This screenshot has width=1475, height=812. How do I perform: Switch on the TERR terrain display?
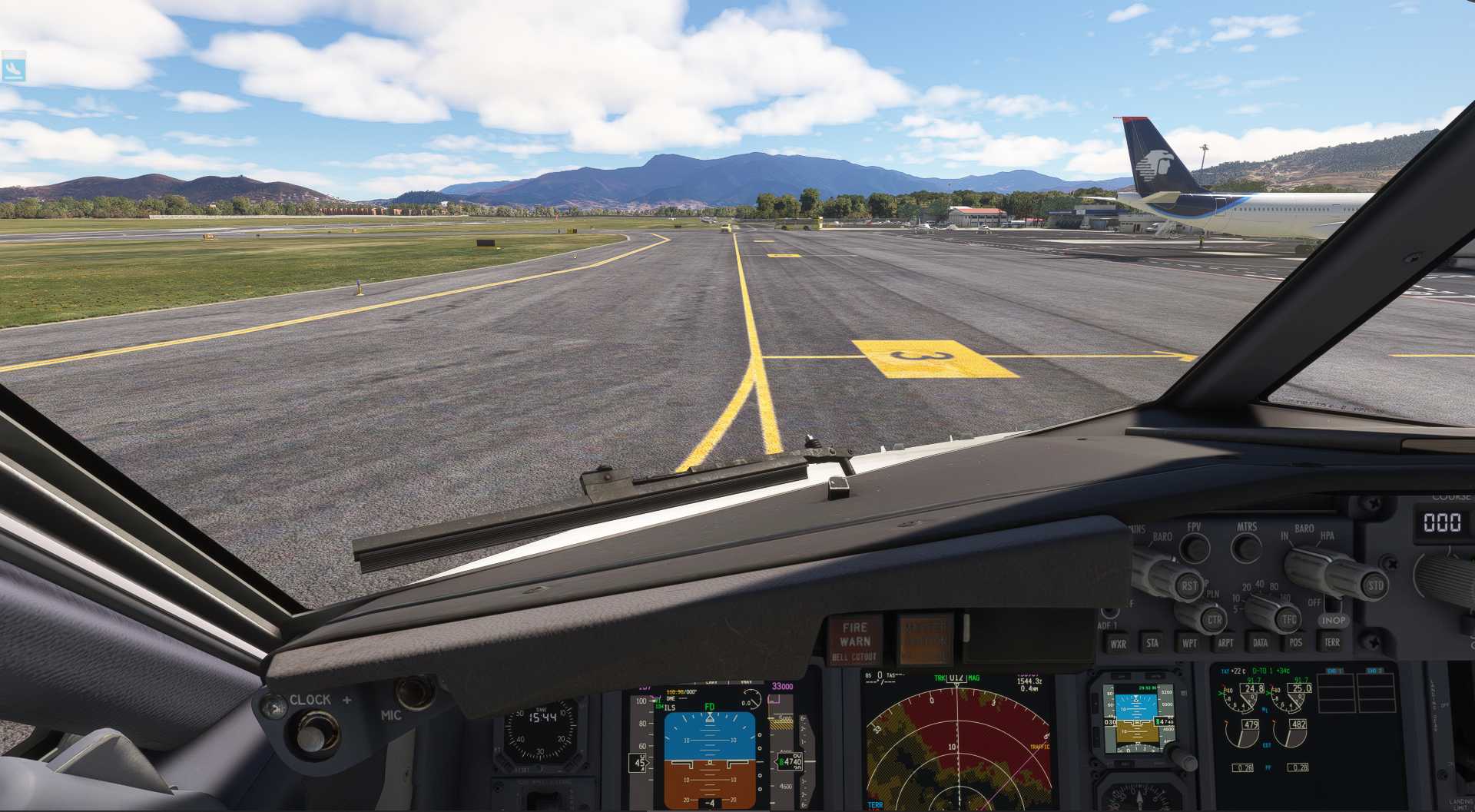tap(1331, 642)
